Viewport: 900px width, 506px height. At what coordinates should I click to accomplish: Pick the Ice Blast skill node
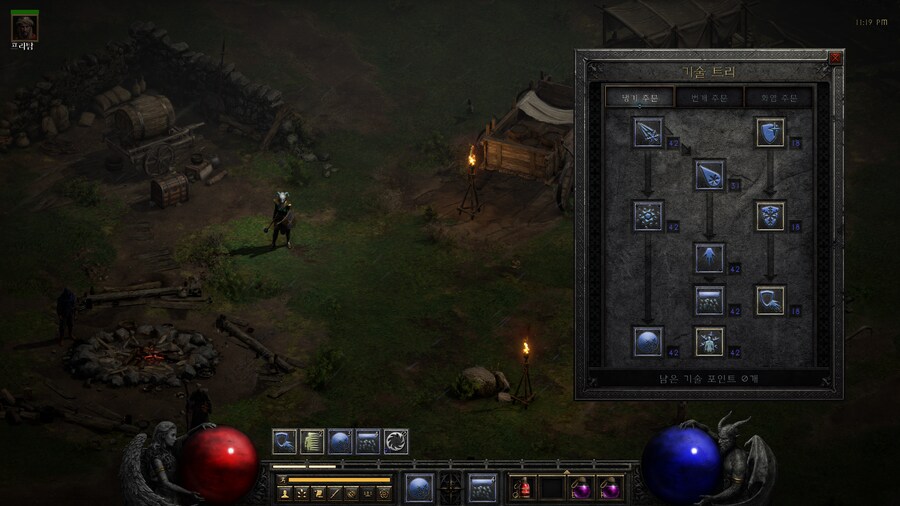pos(709,174)
